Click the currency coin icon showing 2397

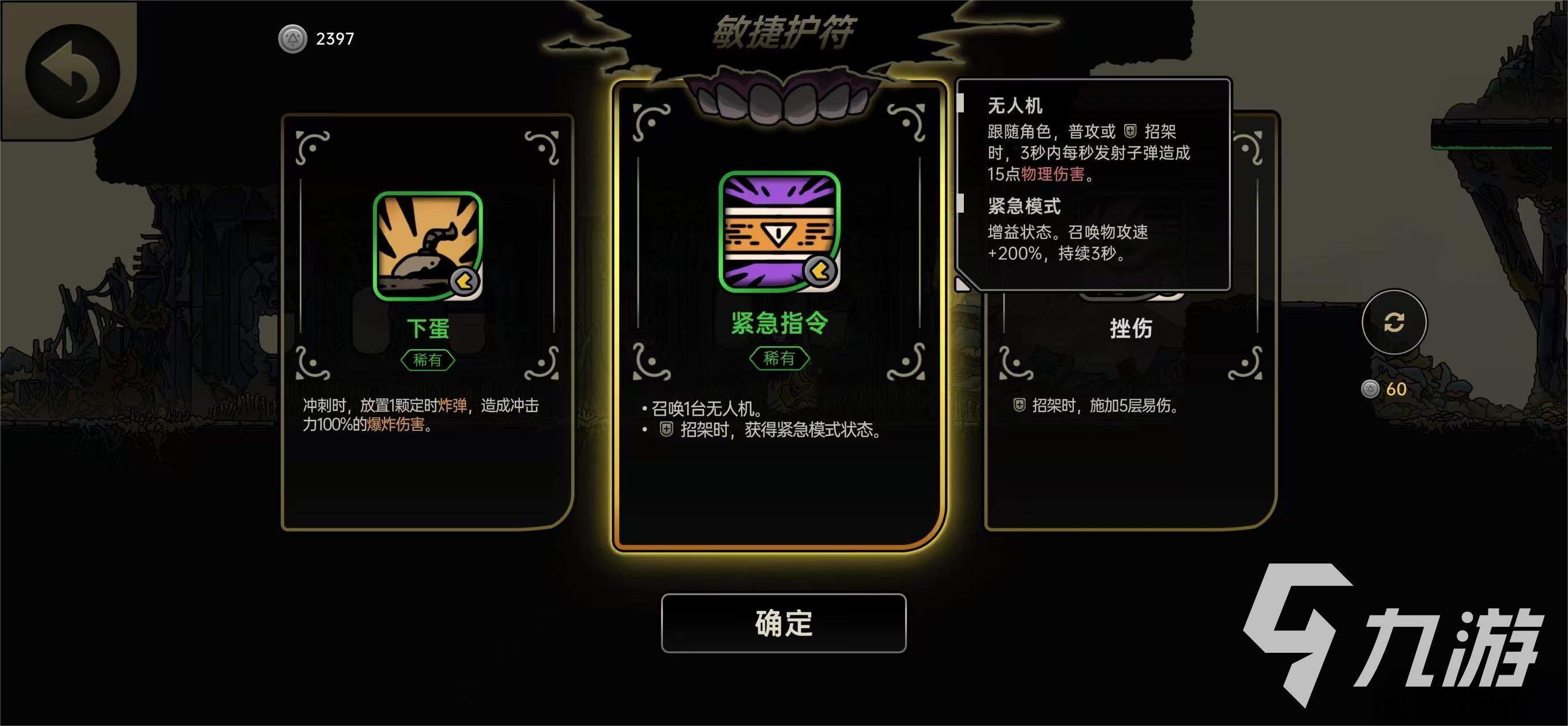[293, 39]
